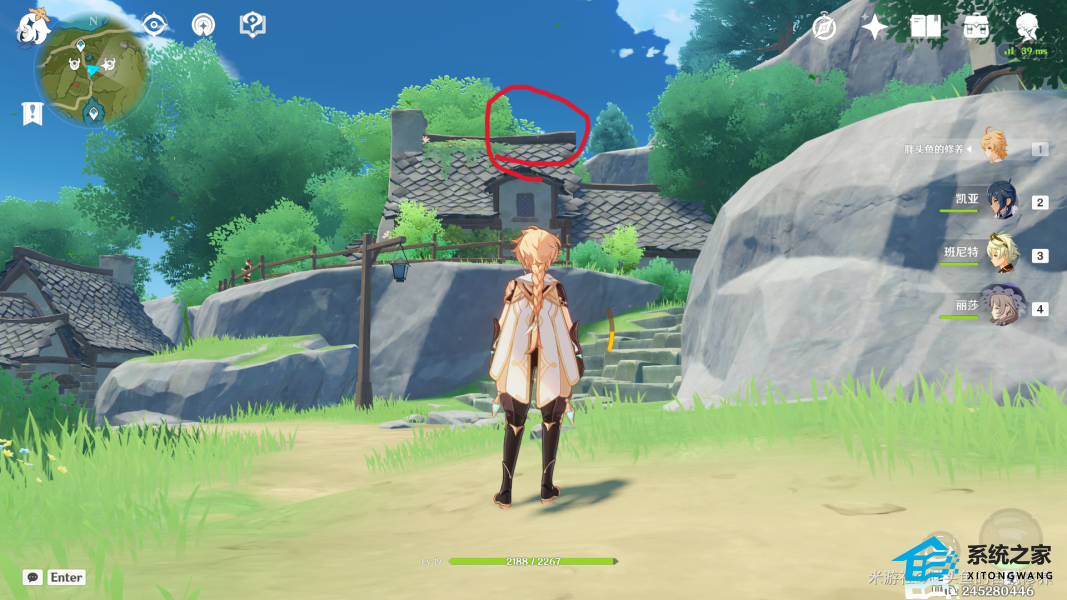Open the chat speech bubble
The width and height of the screenshot is (1067, 600).
33,577
